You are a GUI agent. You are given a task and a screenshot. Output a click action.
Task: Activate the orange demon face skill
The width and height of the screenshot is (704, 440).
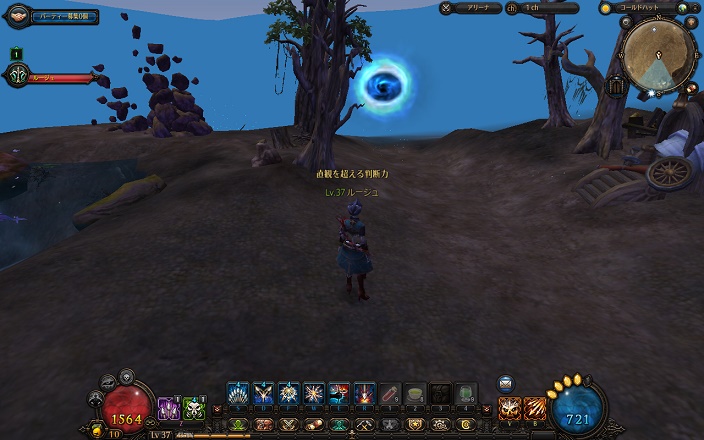click(x=510, y=407)
